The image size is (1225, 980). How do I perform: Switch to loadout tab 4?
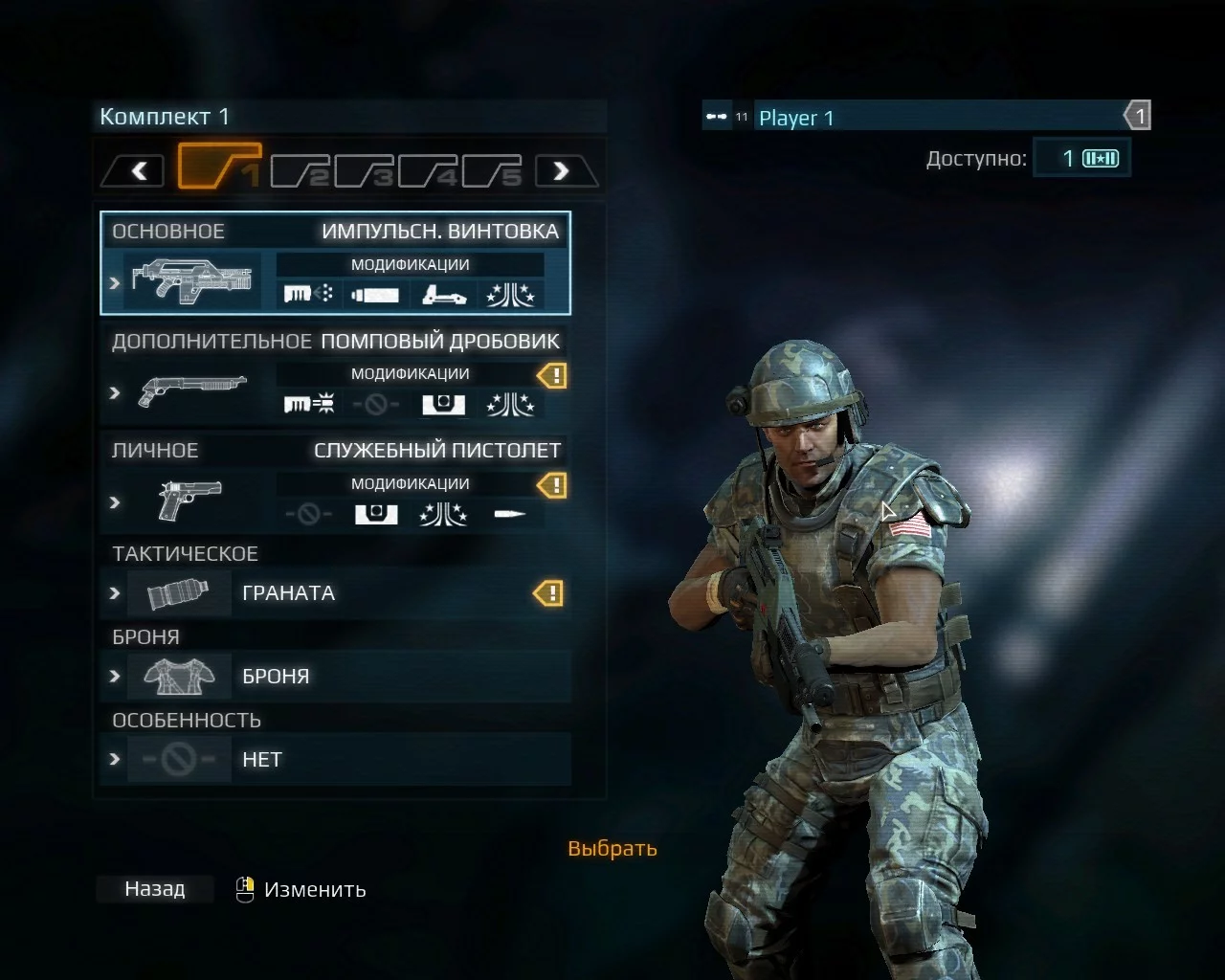(429, 171)
